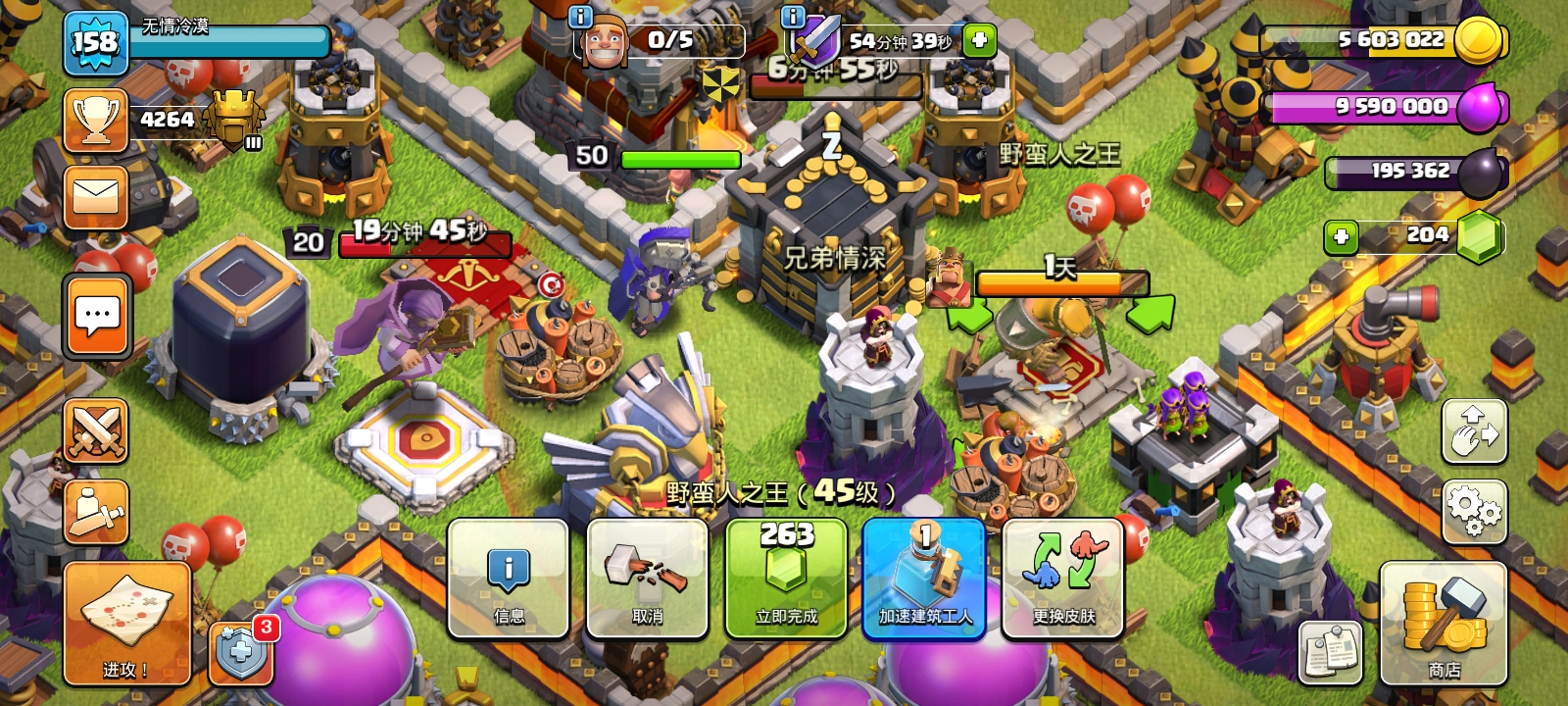
Task: Use the 加速建筑工人 builder potion
Action: pyautogui.click(x=924, y=579)
